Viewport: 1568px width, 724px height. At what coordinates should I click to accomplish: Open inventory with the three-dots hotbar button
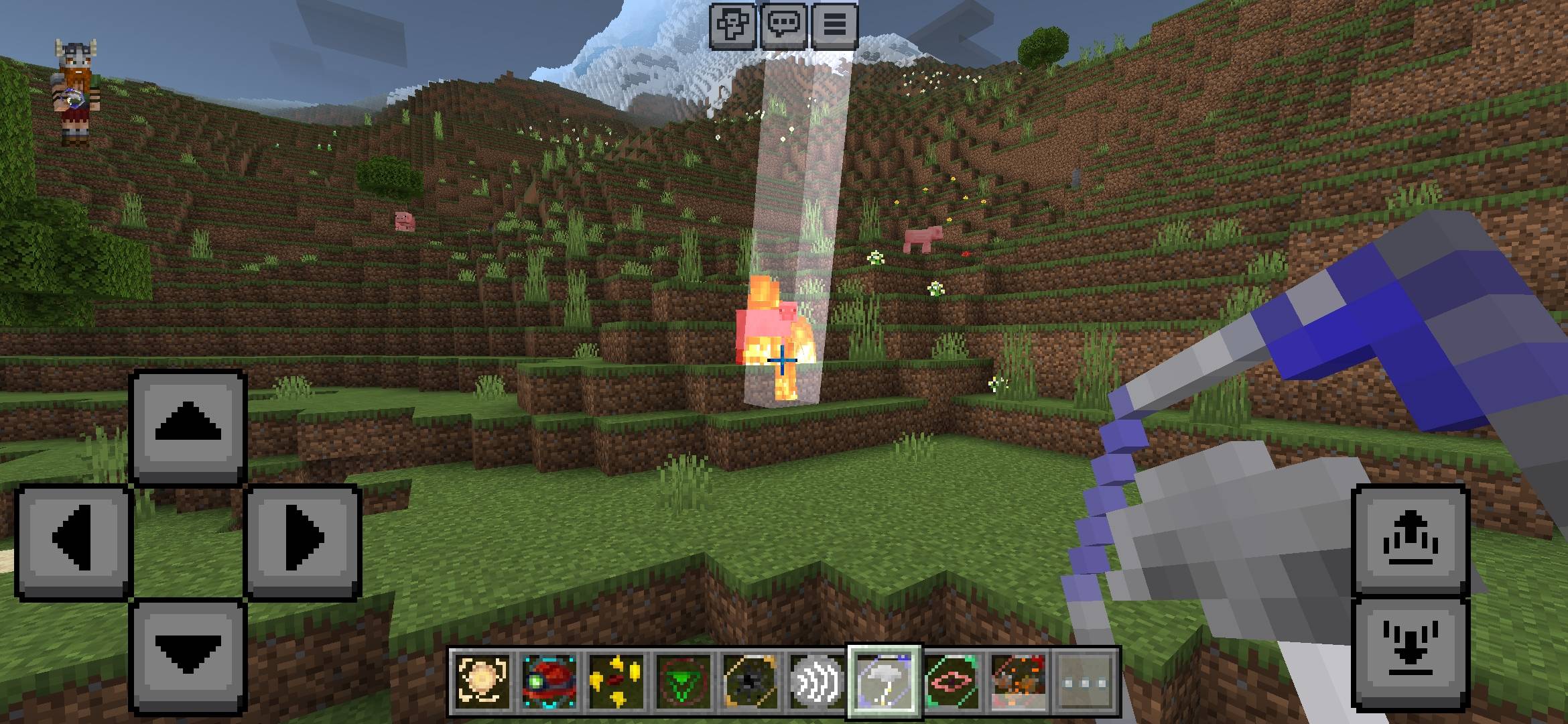[1086, 681]
